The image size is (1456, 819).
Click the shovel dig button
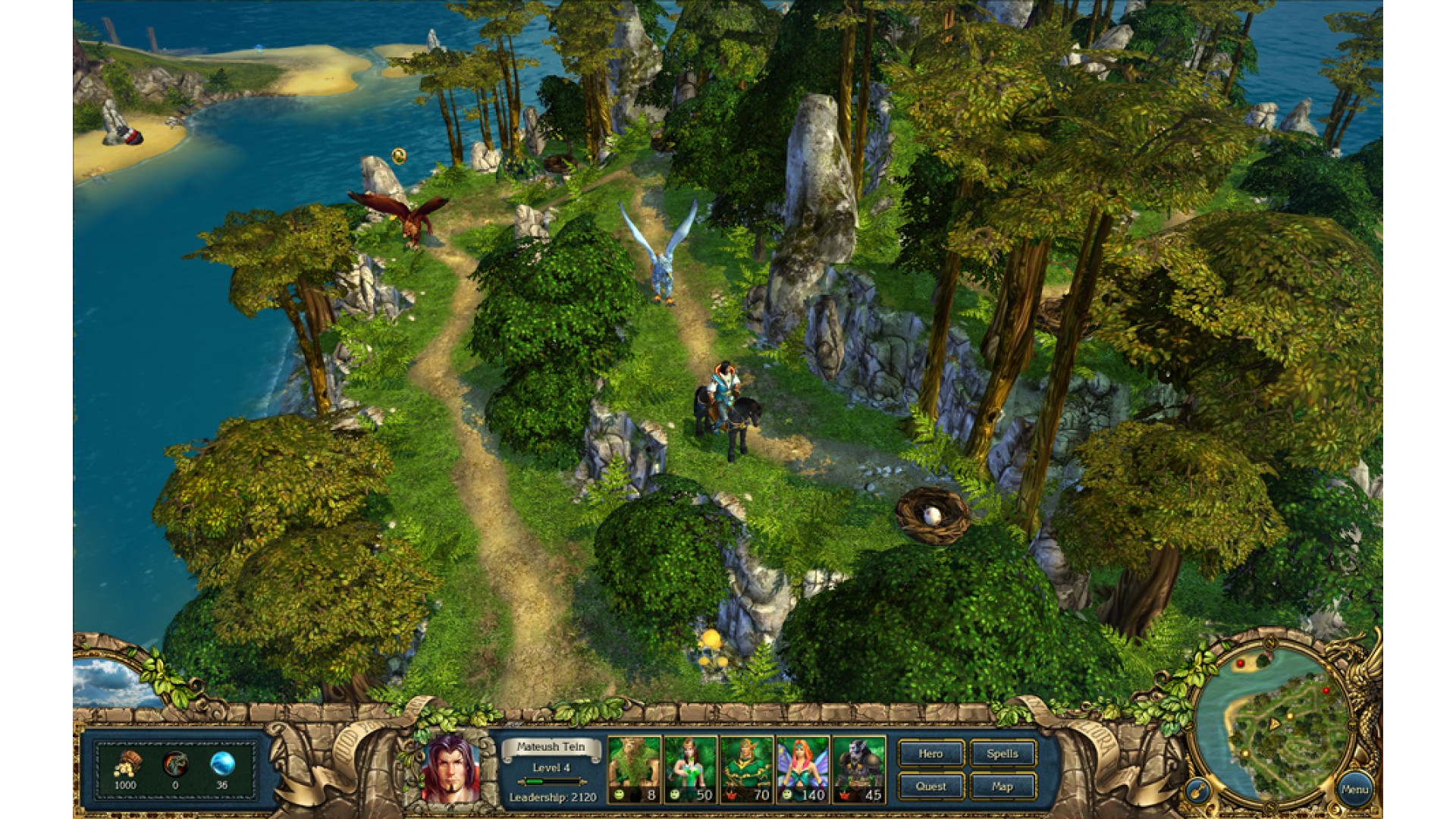1197,792
